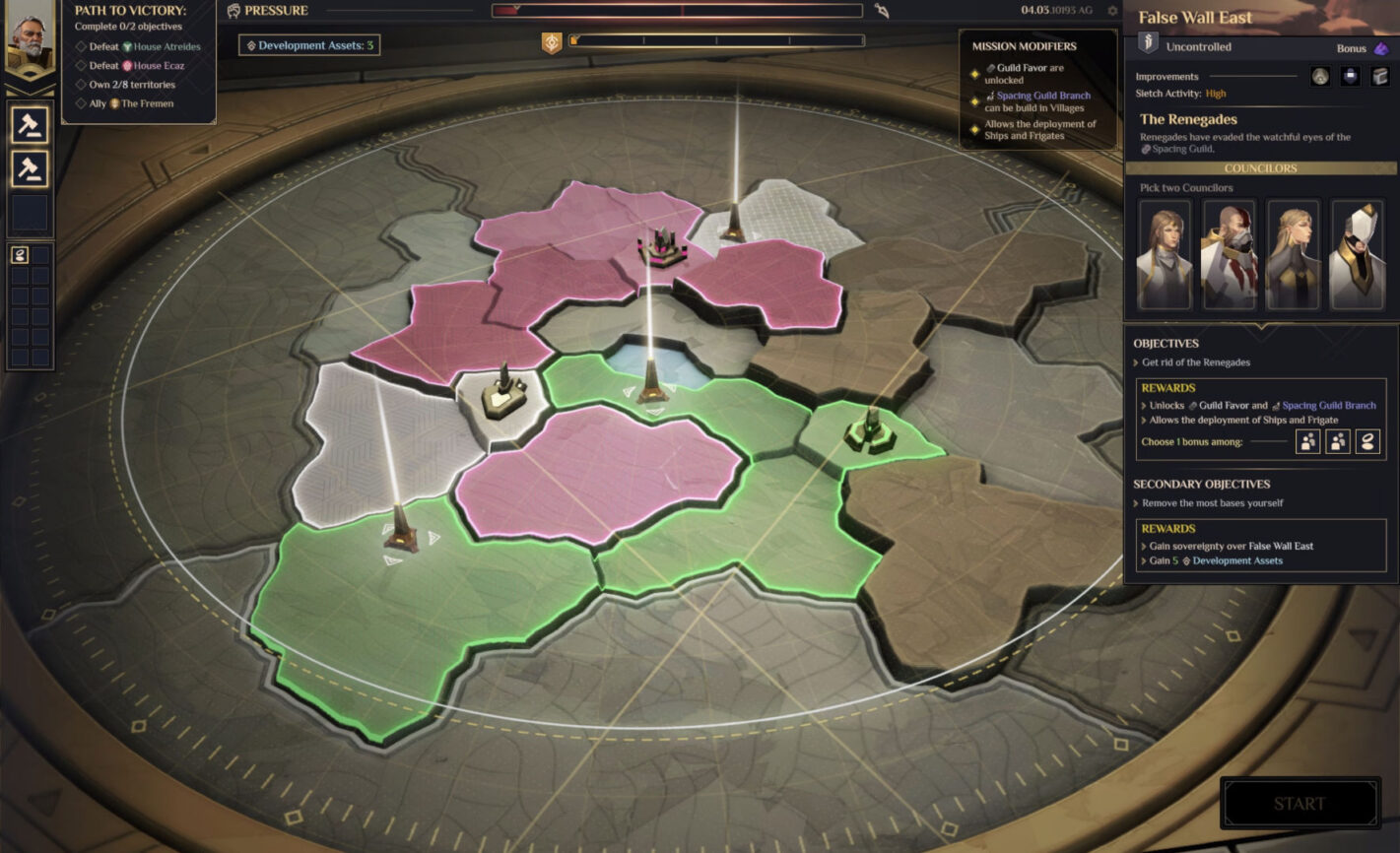The image size is (1400, 853).
Task: Select the purple Bonus resource icon
Action: [x=1381, y=48]
